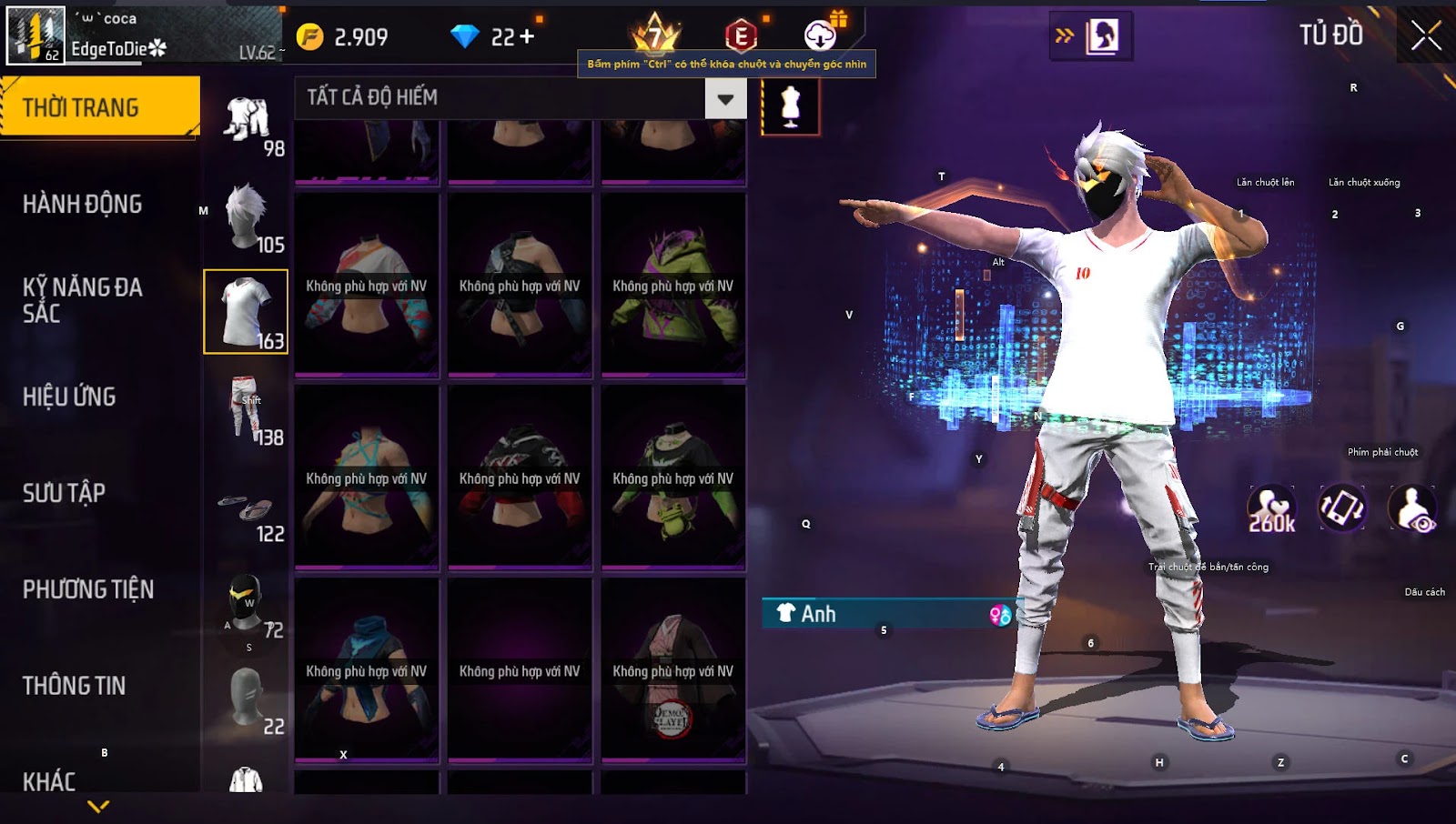This screenshot has width=1456, height=824.
Task: Choose the shirt category with 163 items
Action: (246, 311)
